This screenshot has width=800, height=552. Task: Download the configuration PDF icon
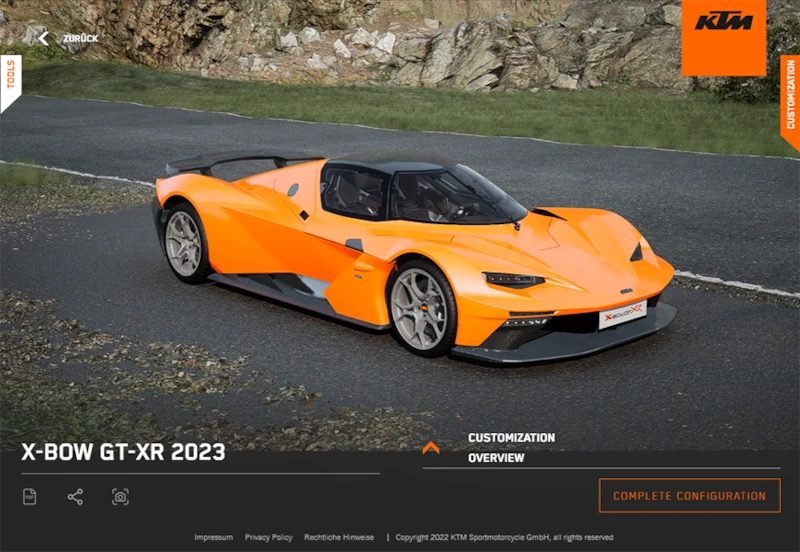point(30,497)
